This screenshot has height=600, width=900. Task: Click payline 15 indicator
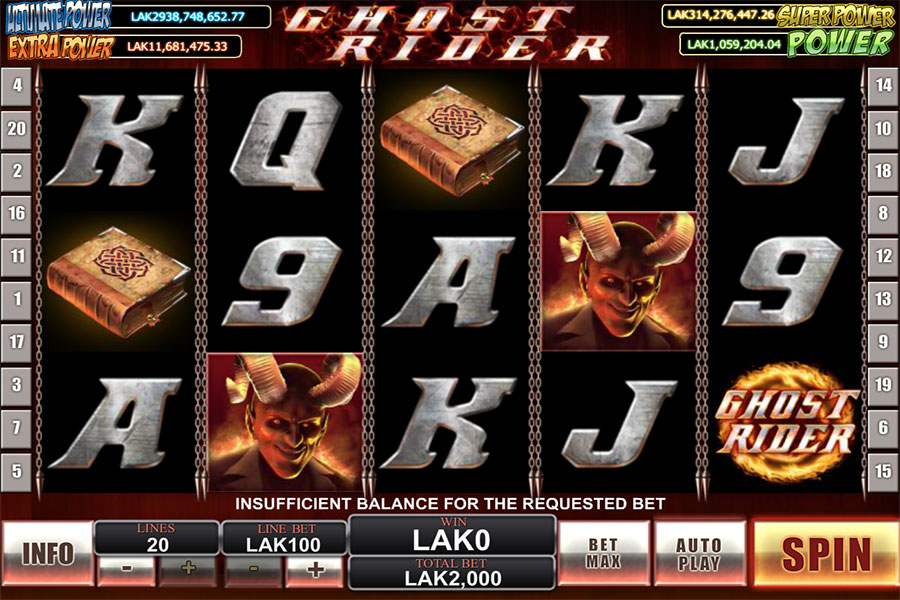882,471
